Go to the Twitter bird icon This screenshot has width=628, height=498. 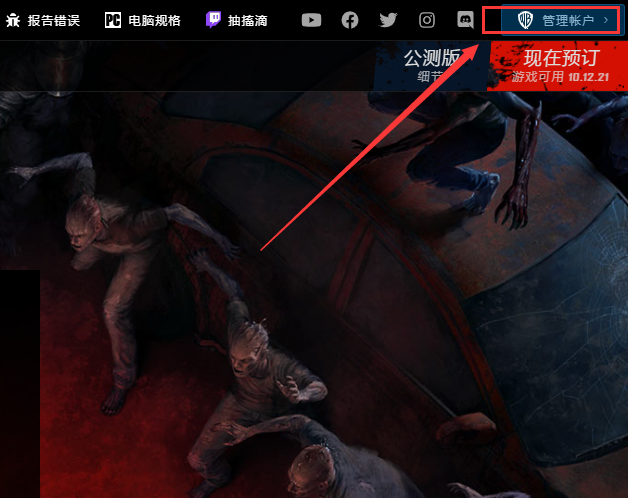(388, 20)
